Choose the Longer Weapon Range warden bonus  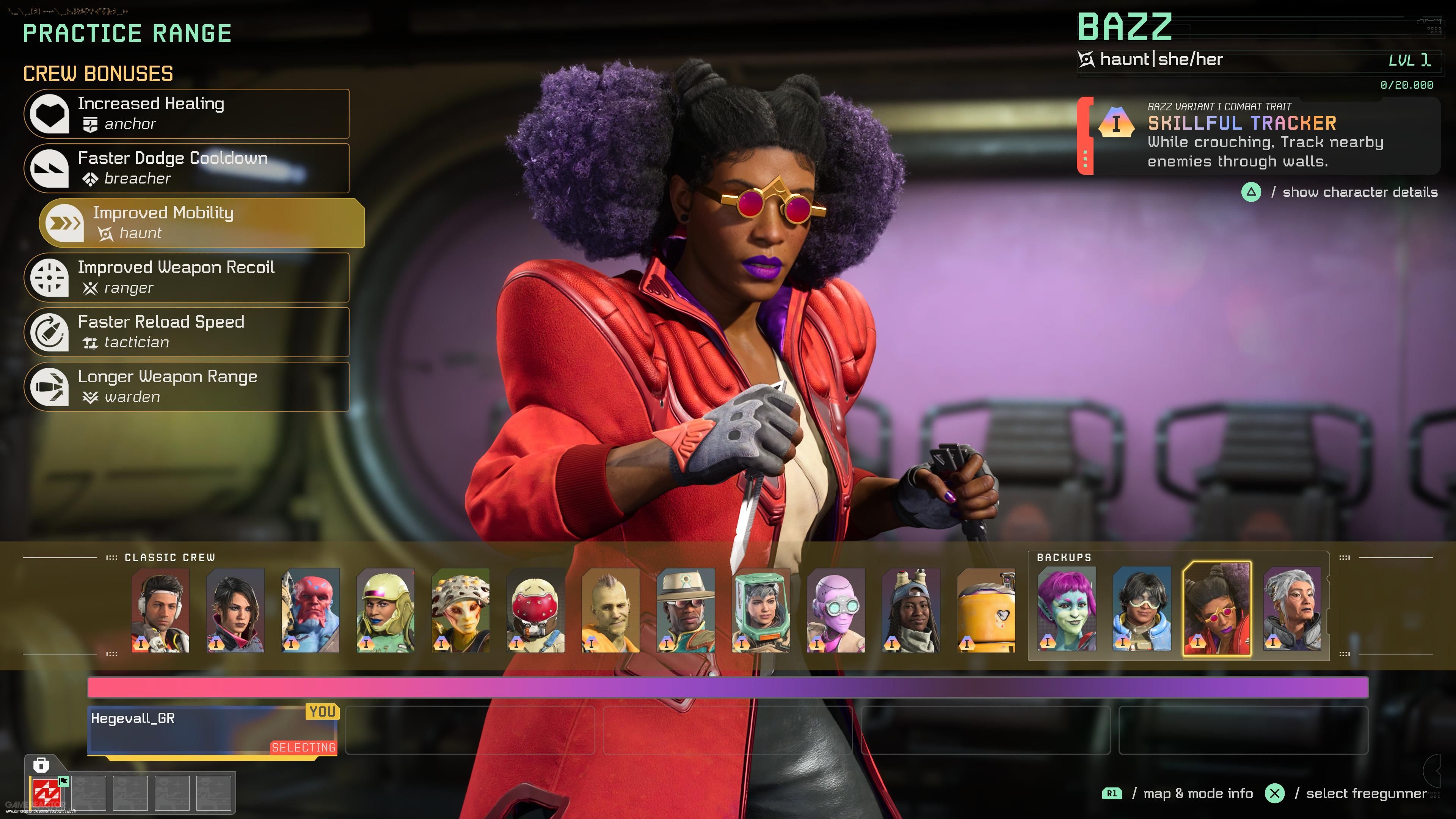tap(187, 387)
